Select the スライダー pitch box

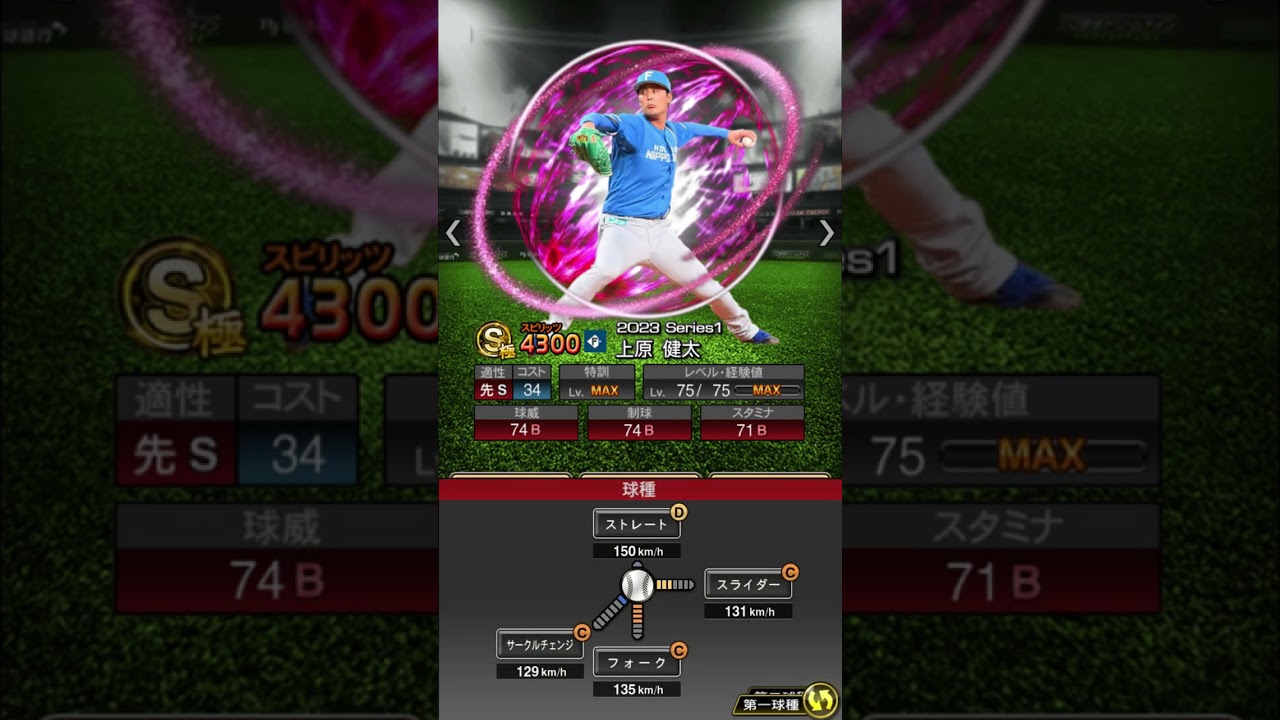coord(747,584)
